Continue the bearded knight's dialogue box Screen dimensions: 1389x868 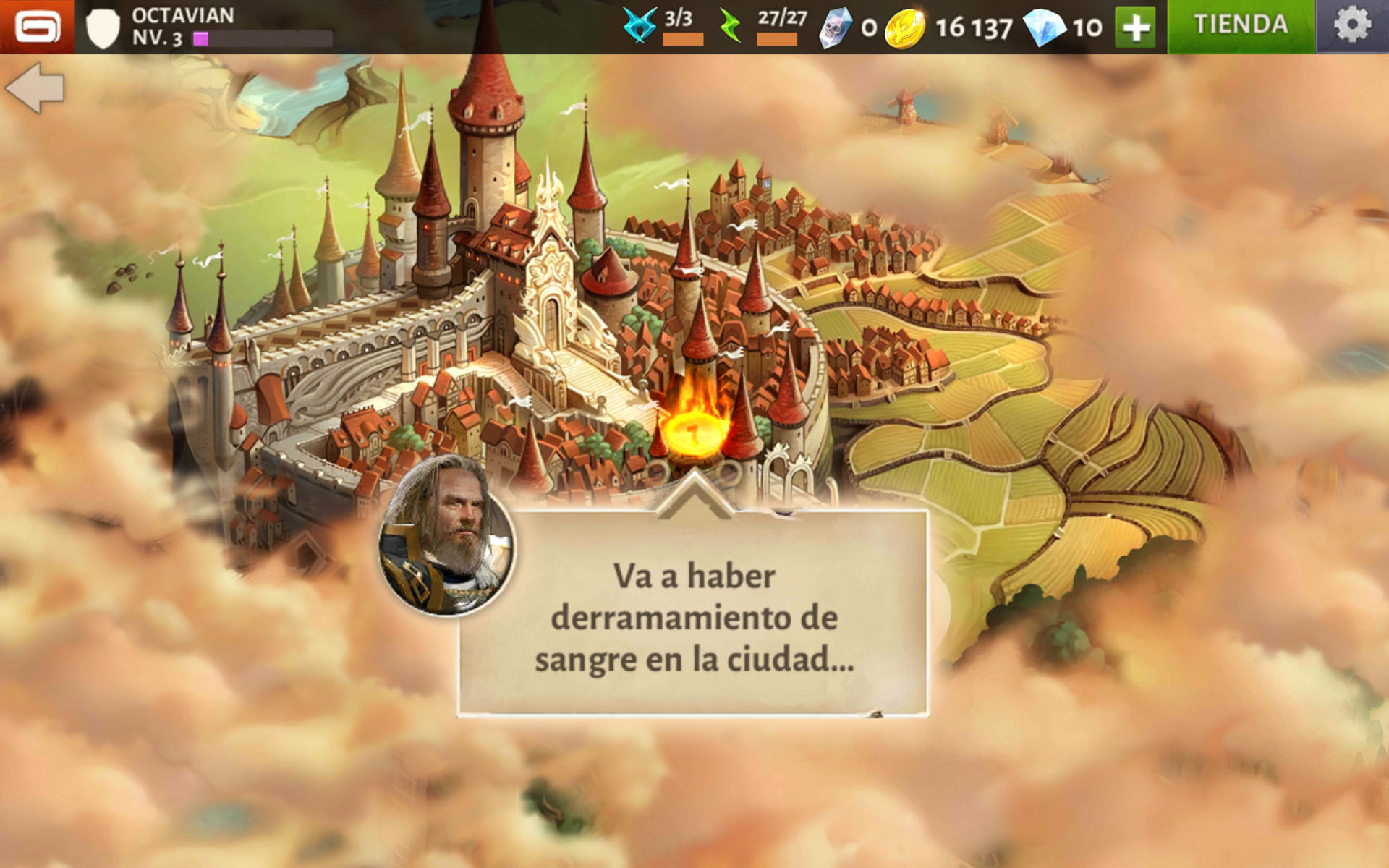(693, 615)
